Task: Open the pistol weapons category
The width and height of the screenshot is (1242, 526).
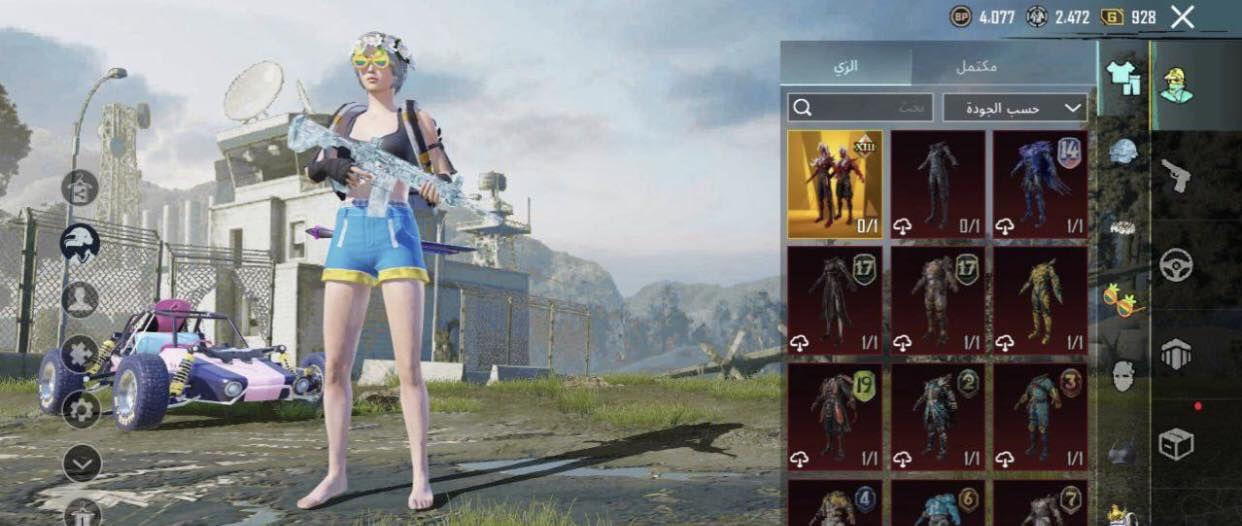Action: (x=1176, y=175)
